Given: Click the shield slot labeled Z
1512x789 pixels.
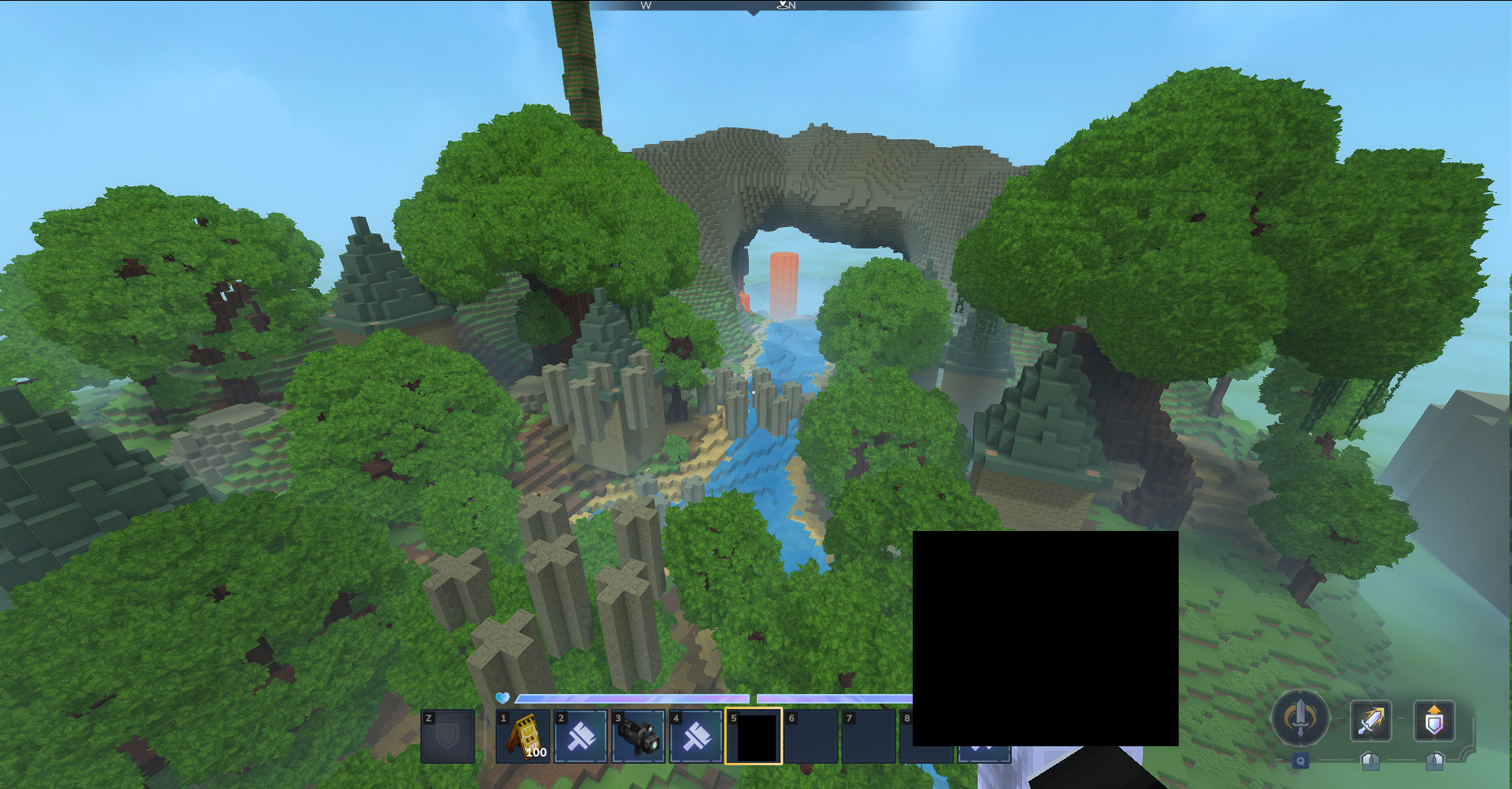Looking at the screenshot, I should pos(447,736).
